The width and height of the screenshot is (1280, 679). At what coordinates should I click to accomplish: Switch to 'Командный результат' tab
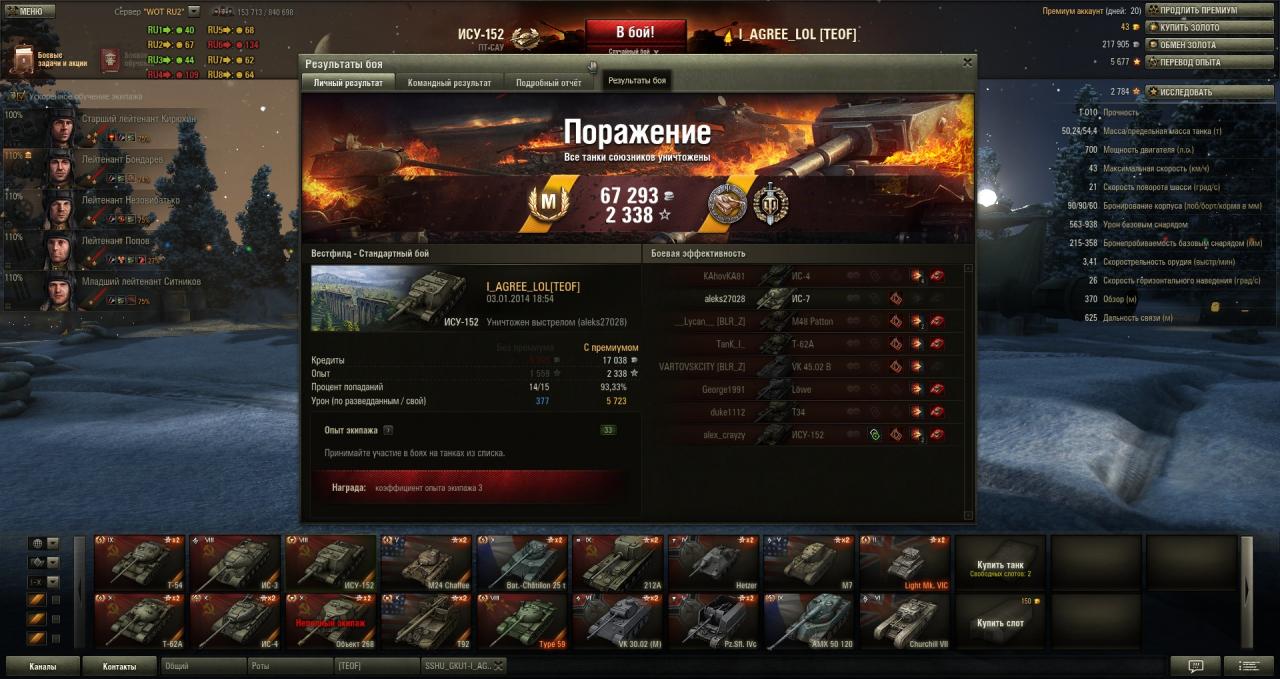449,83
